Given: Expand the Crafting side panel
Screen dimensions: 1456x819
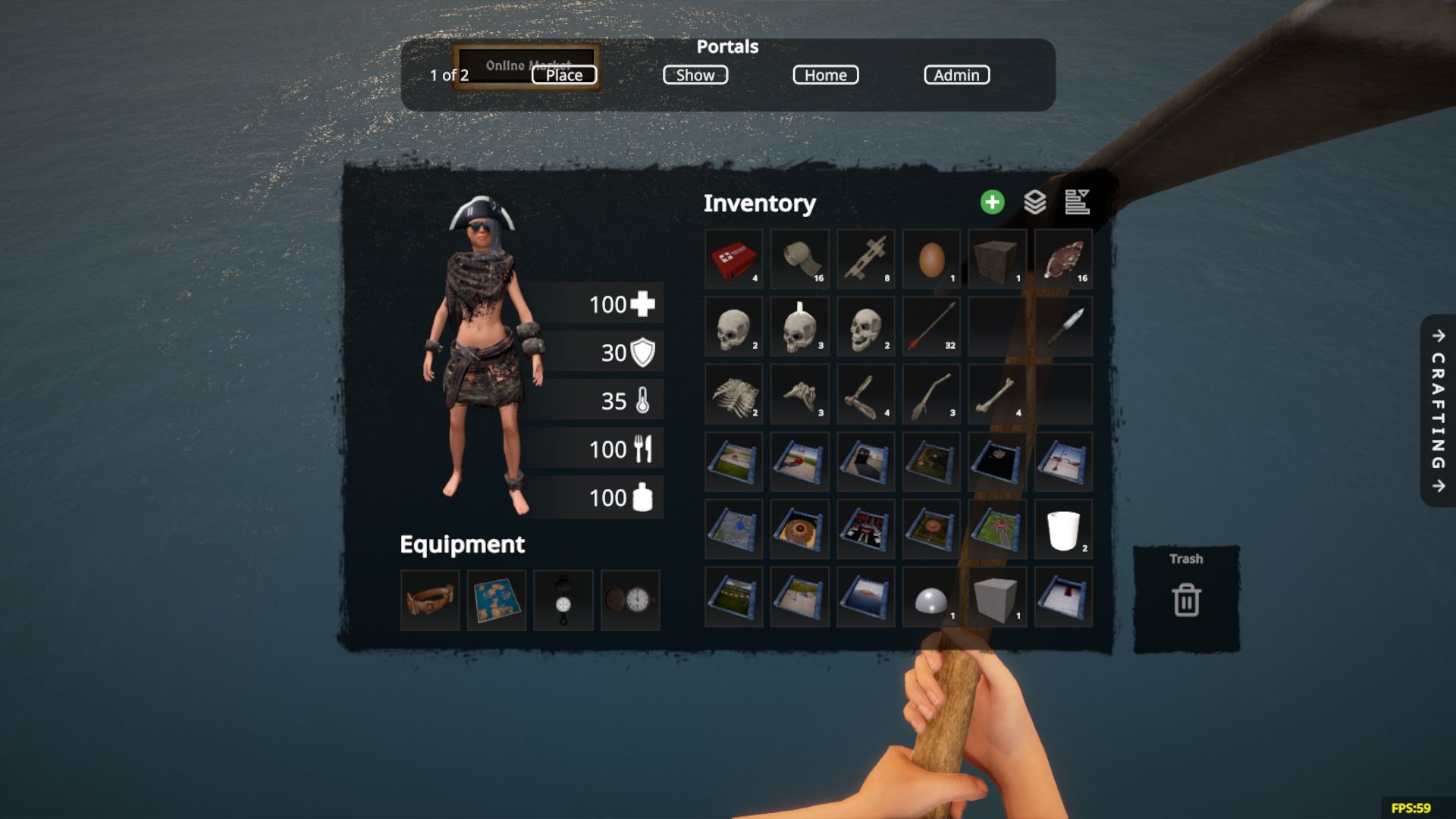Looking at the screenshot, I should pyautogui.click(x=1438, y=410).
